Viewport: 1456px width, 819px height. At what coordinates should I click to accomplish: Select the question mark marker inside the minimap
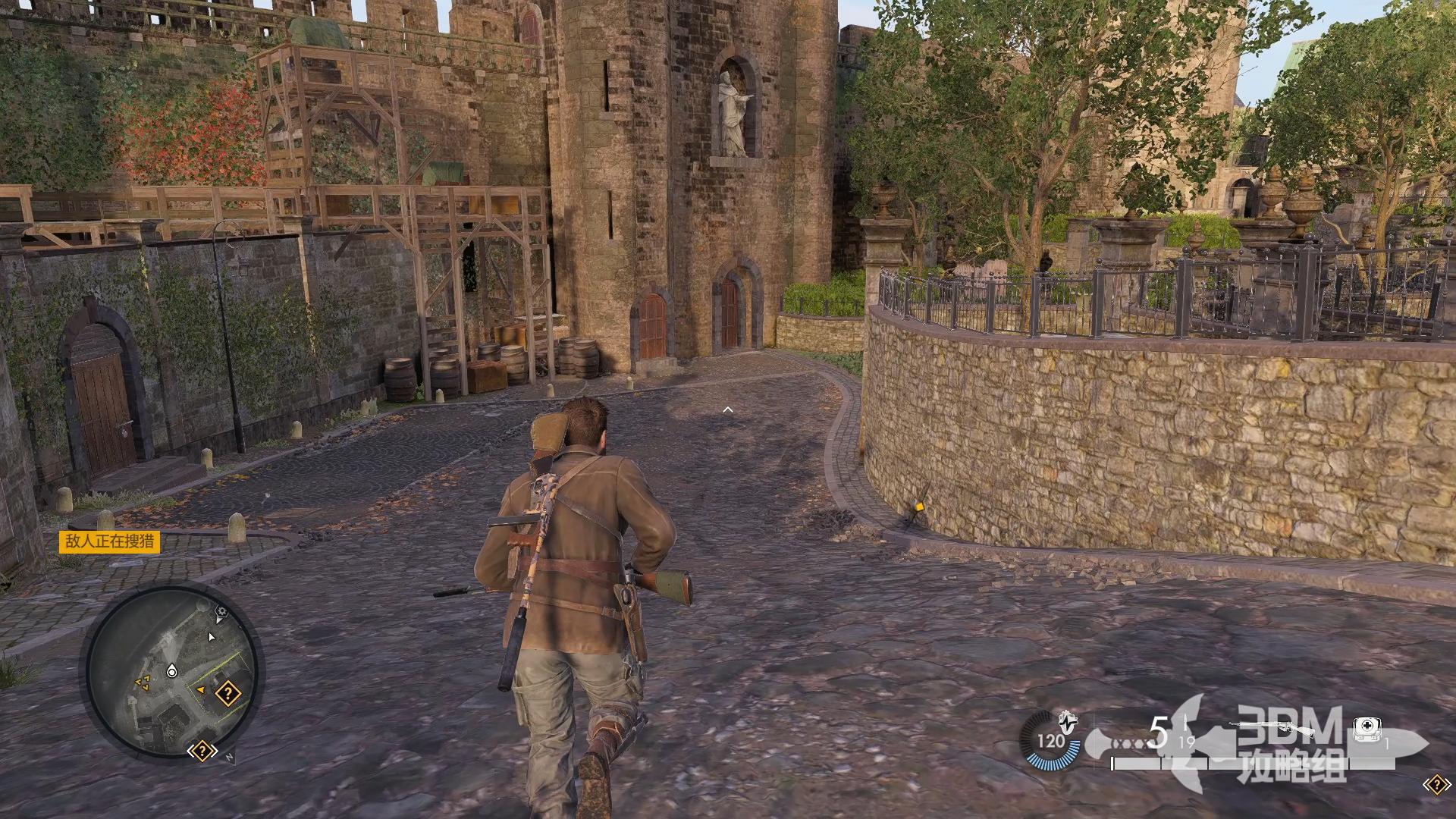coord(227,693)
